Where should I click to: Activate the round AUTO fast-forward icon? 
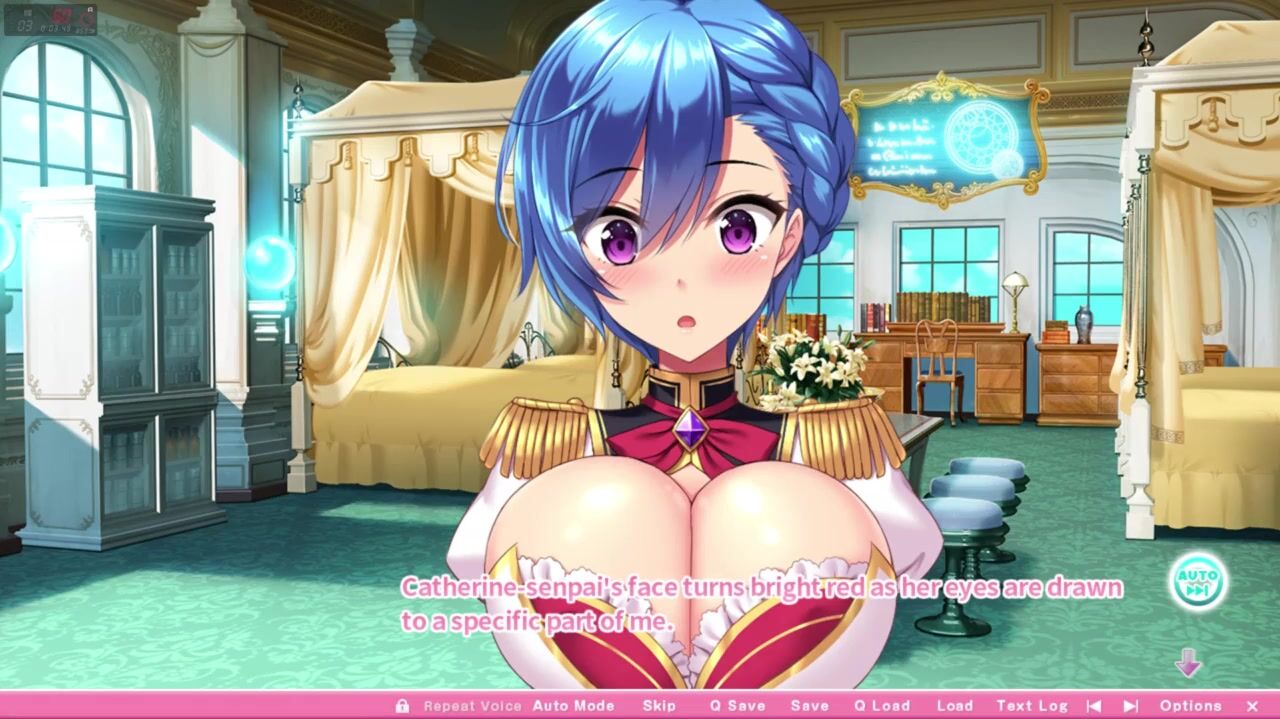pyautogui.click(x=1197, y=581)
